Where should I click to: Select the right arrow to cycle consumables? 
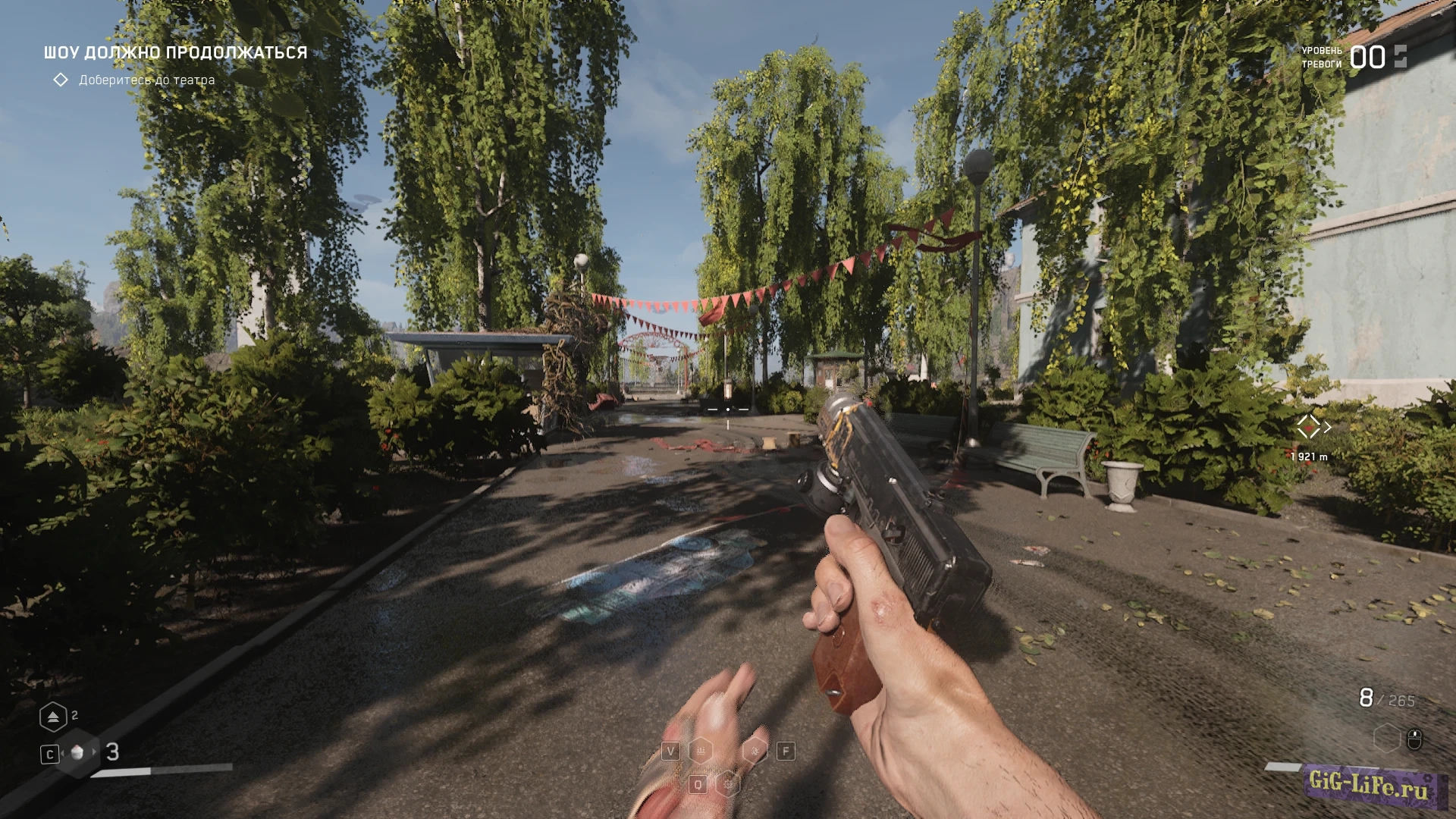[x=94, y=754]
